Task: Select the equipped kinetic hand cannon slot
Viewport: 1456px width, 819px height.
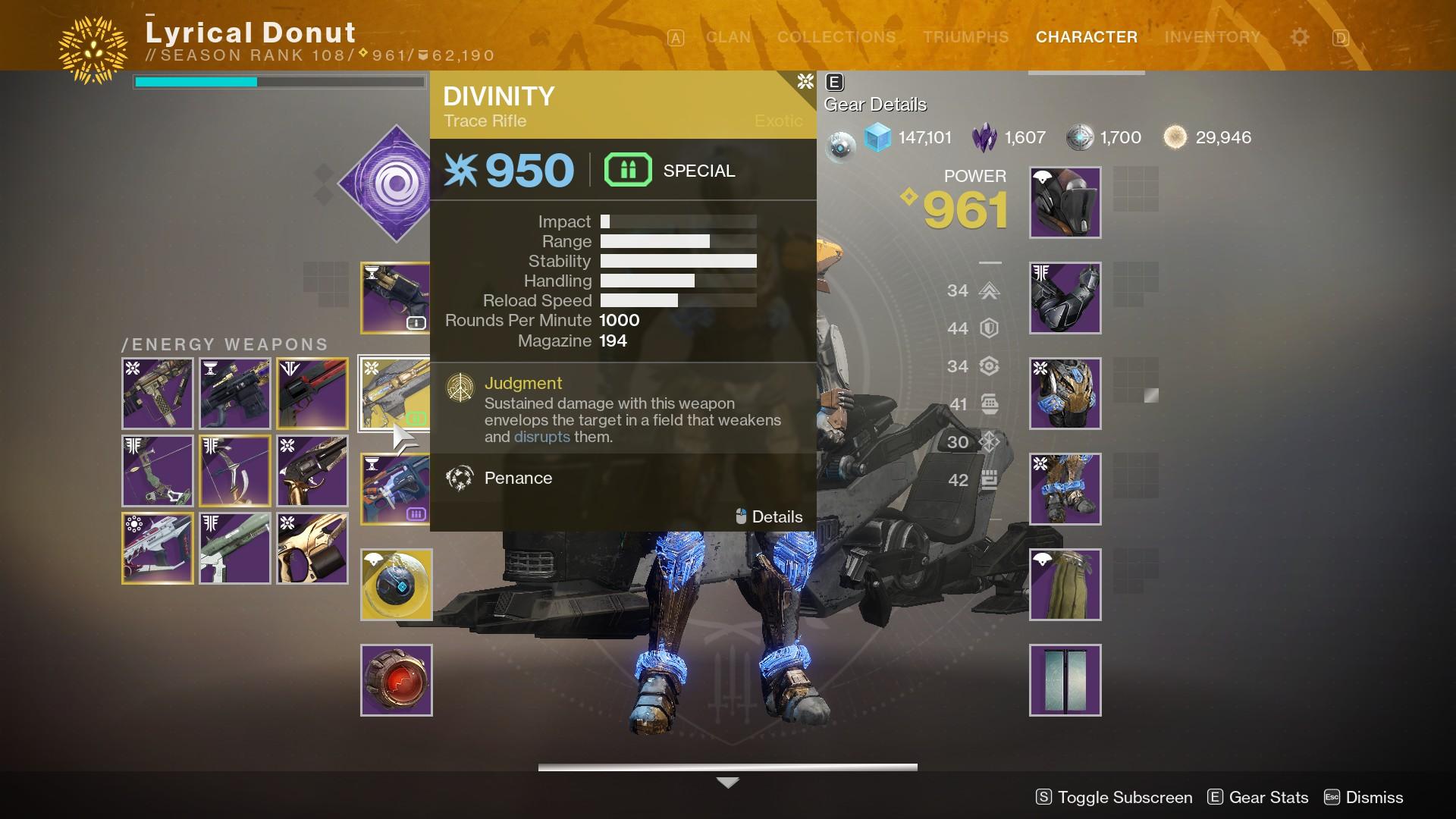Action: (x=394, y=298)
